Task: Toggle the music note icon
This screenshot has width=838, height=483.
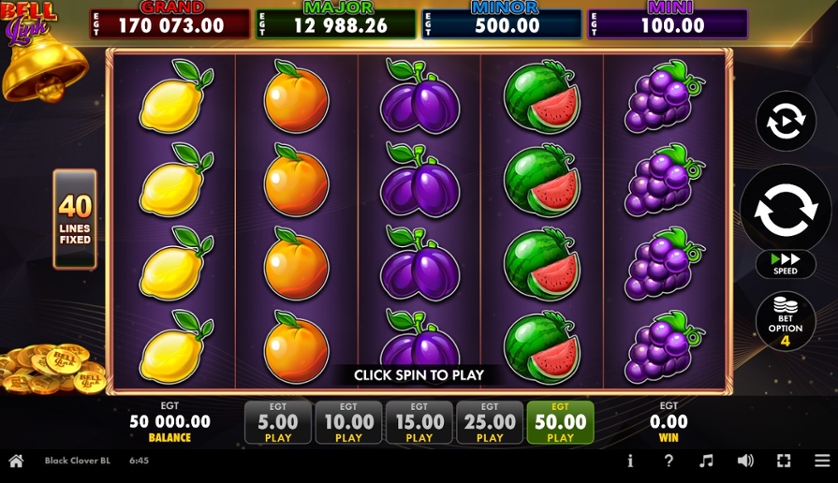Action: point(706,461)
